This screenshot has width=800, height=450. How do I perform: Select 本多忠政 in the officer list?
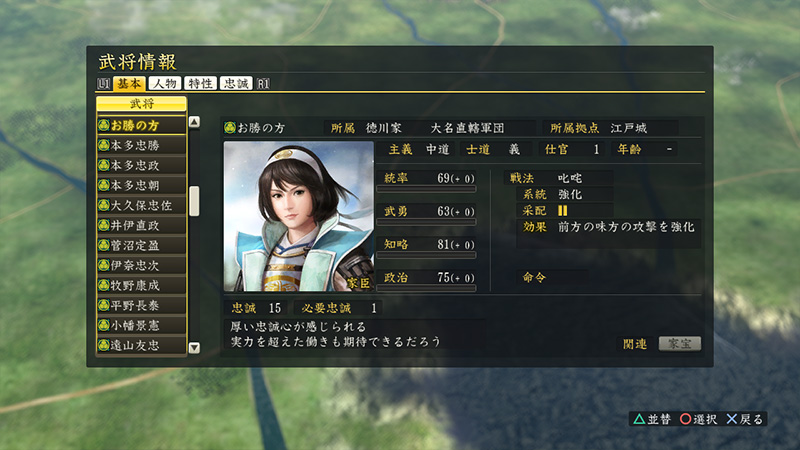click(141, 165)
